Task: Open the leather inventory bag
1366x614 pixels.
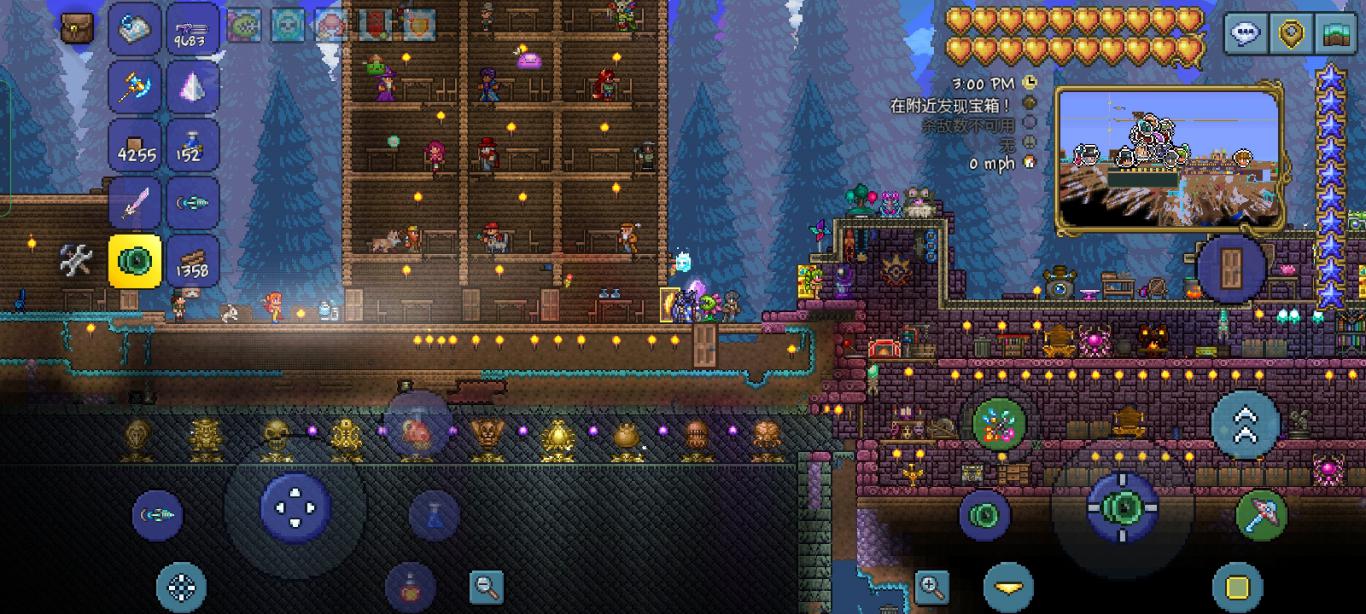Action: (77, 28)
